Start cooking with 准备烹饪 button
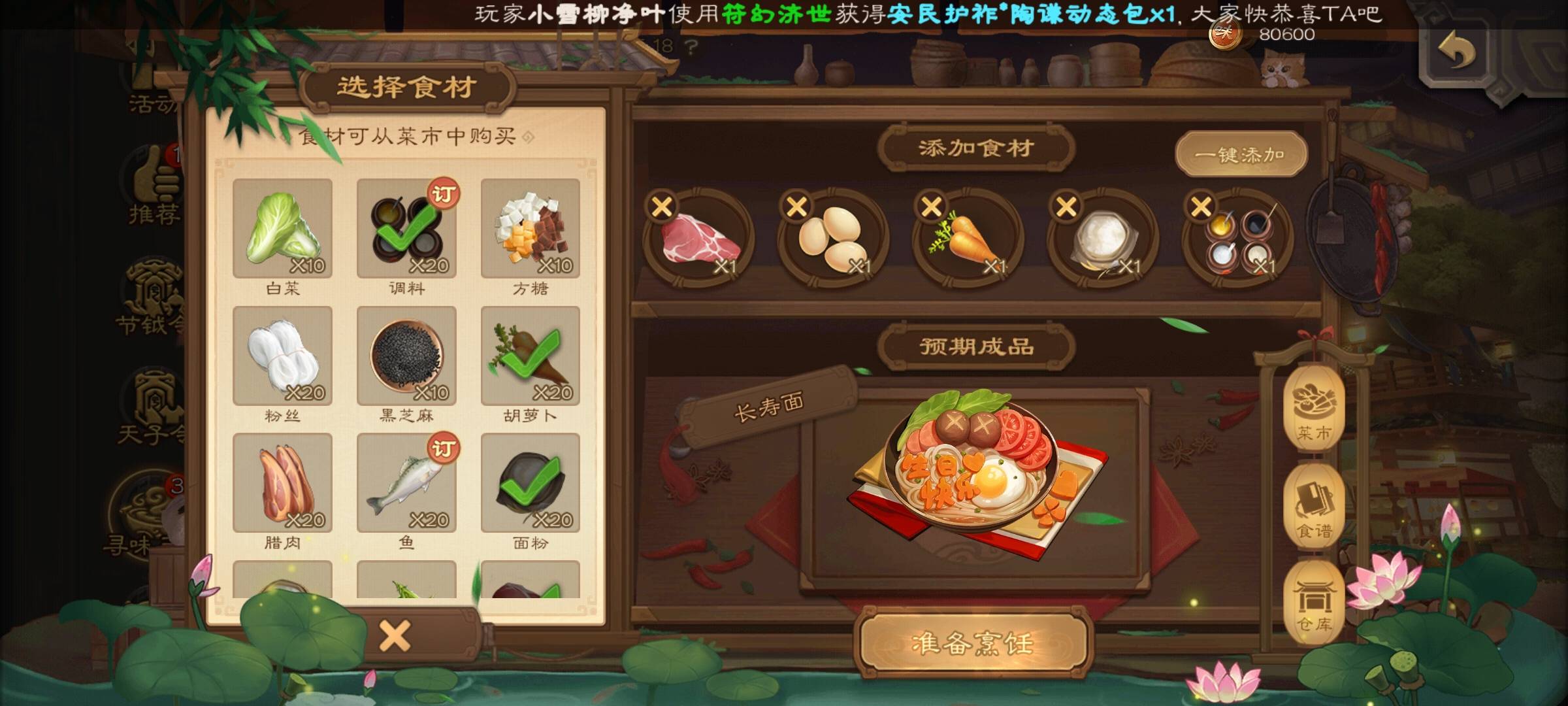Image resolution: width=1568 pixels, height=706 pixels. click(x=972, y=644)
